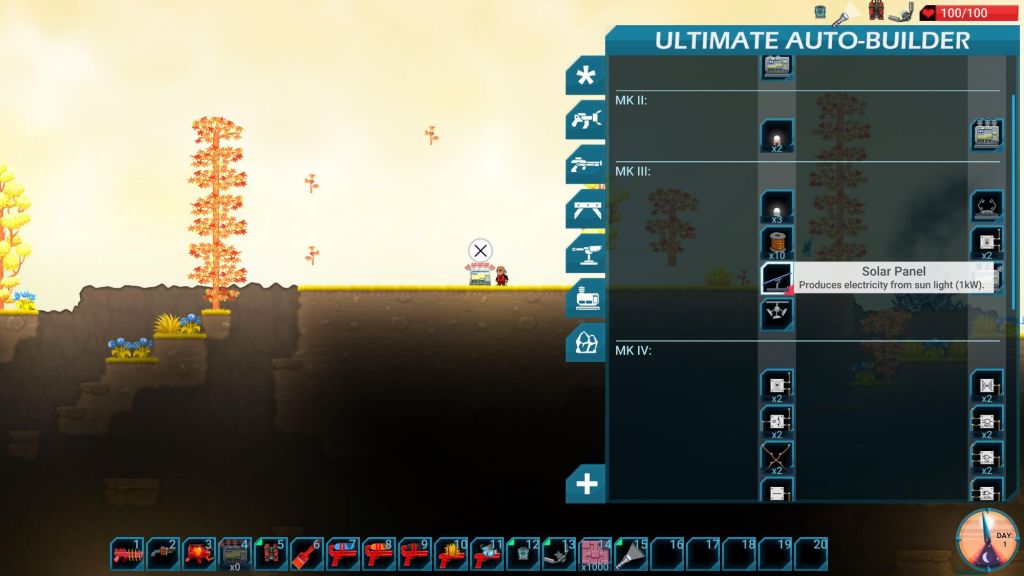This screenshot has height=576, width=1024.
Task: Select the fan item under the Solar Panel
Action: [777, 314]
